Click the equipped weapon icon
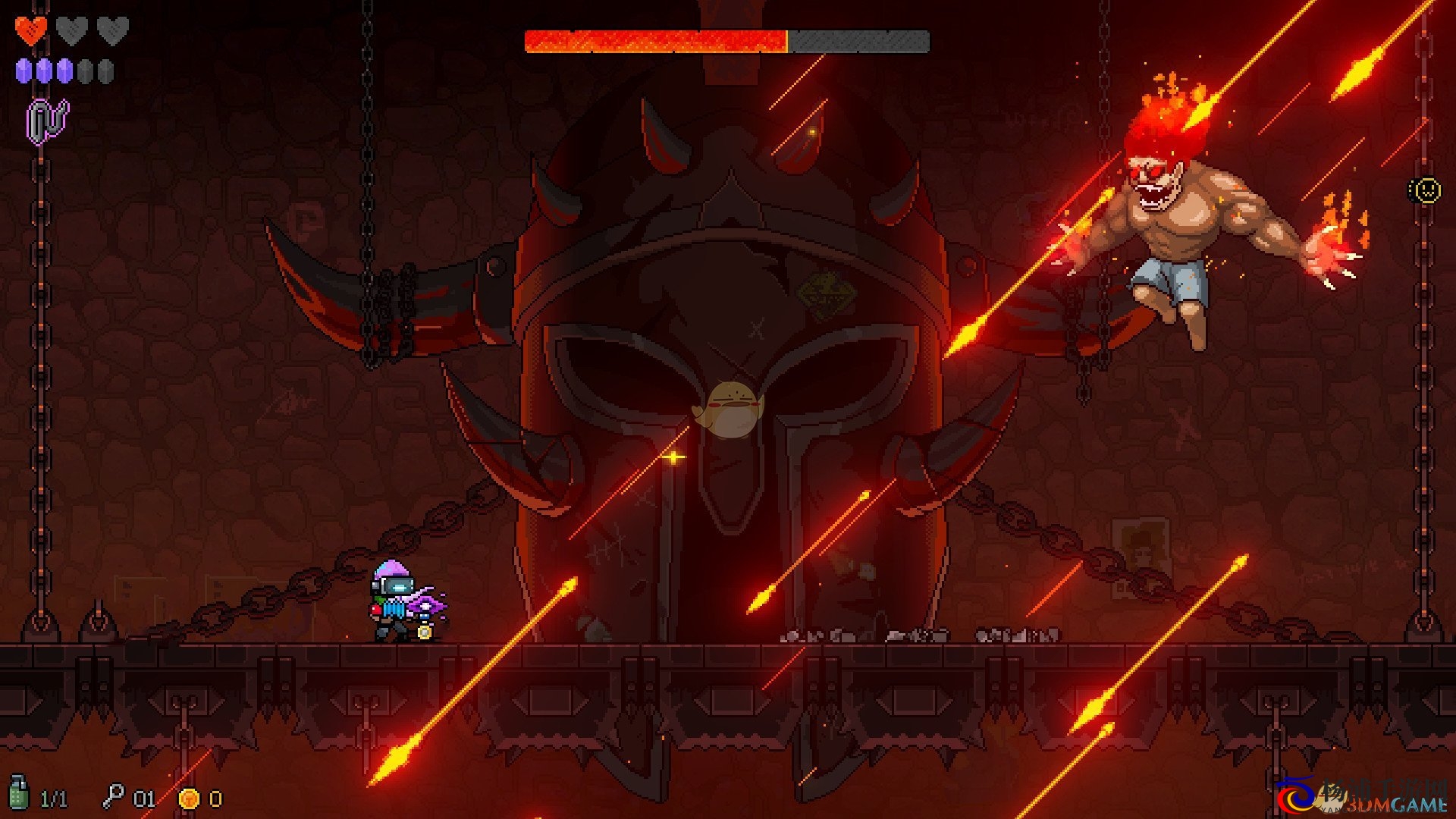Image resolution: width=1456 pixels, height=819 pixels. tap(47, 121)
